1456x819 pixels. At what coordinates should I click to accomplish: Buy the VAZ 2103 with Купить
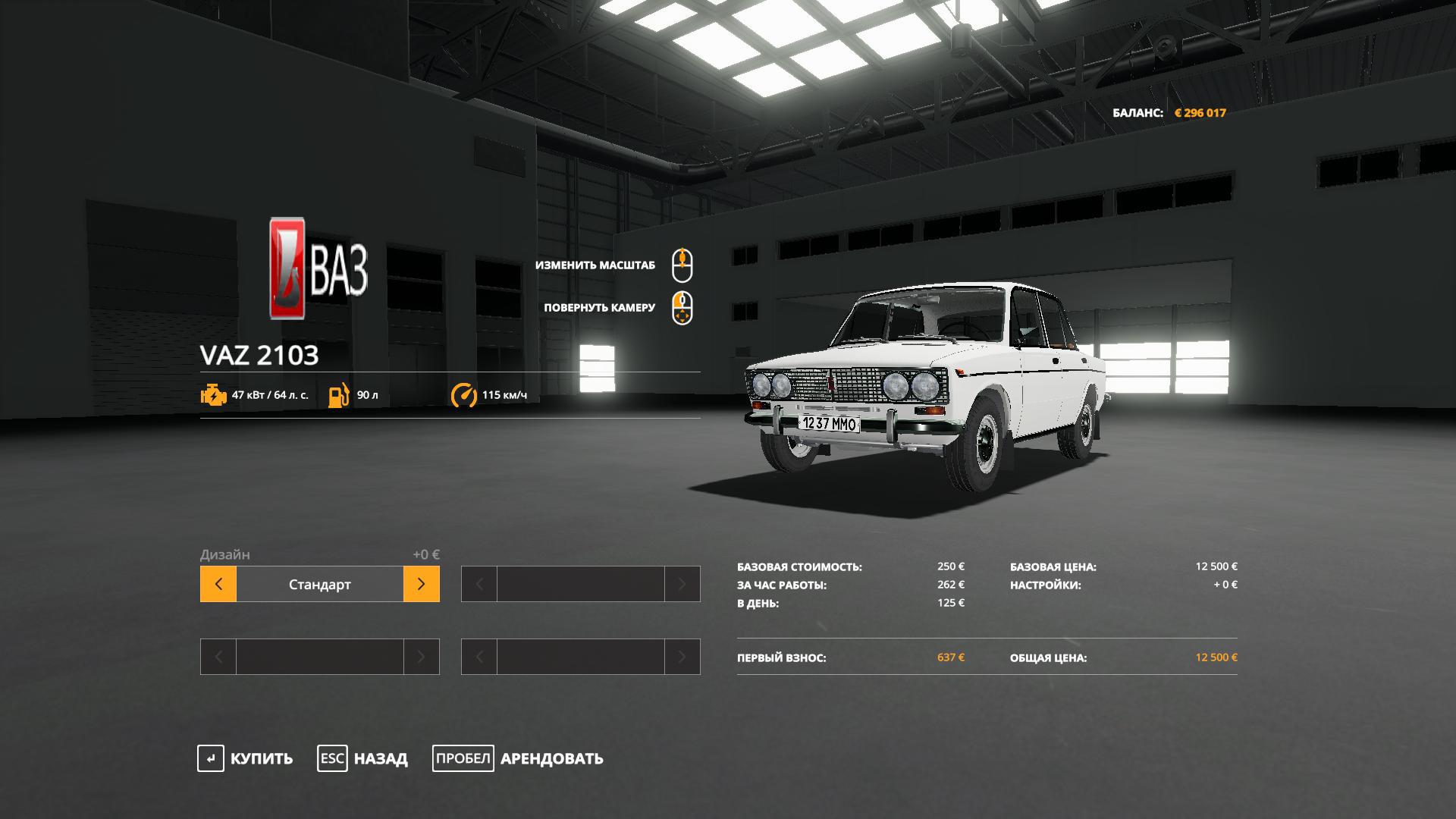point(246,758)
